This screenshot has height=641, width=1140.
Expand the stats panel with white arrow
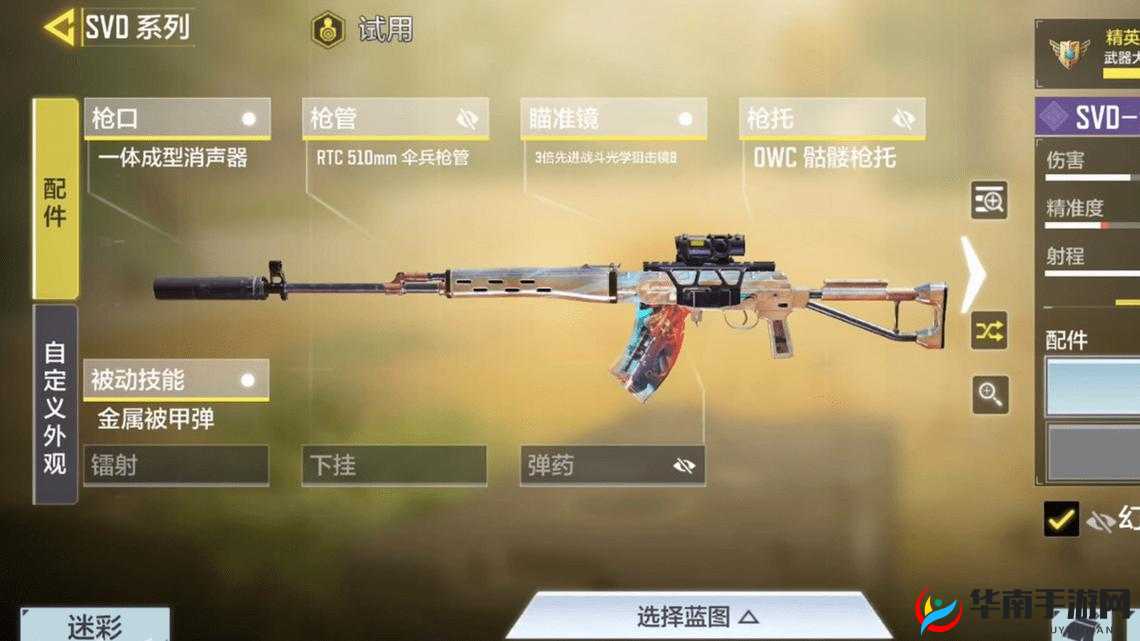click(972, 273)
